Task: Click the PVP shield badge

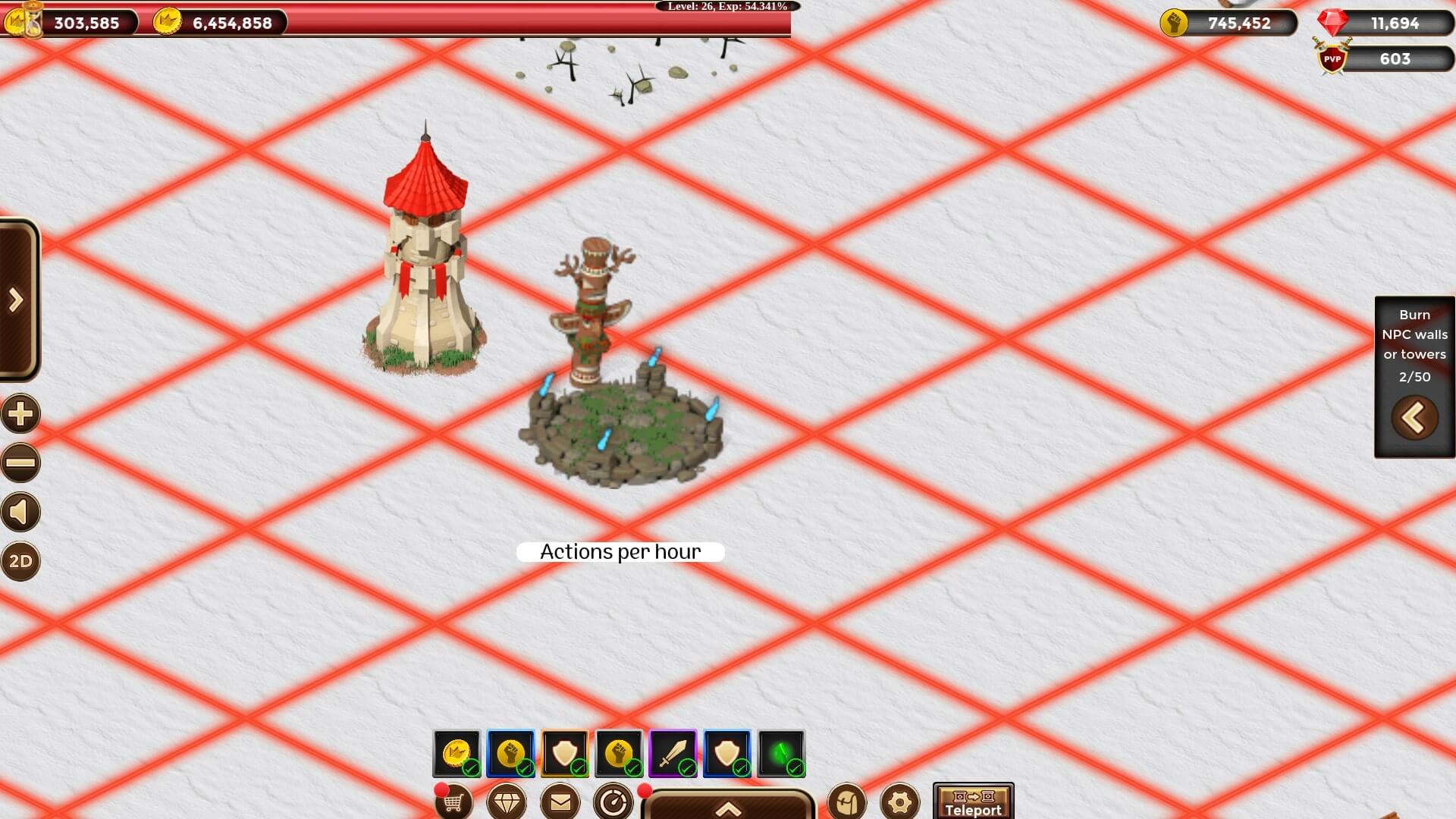Action: 1332,58
